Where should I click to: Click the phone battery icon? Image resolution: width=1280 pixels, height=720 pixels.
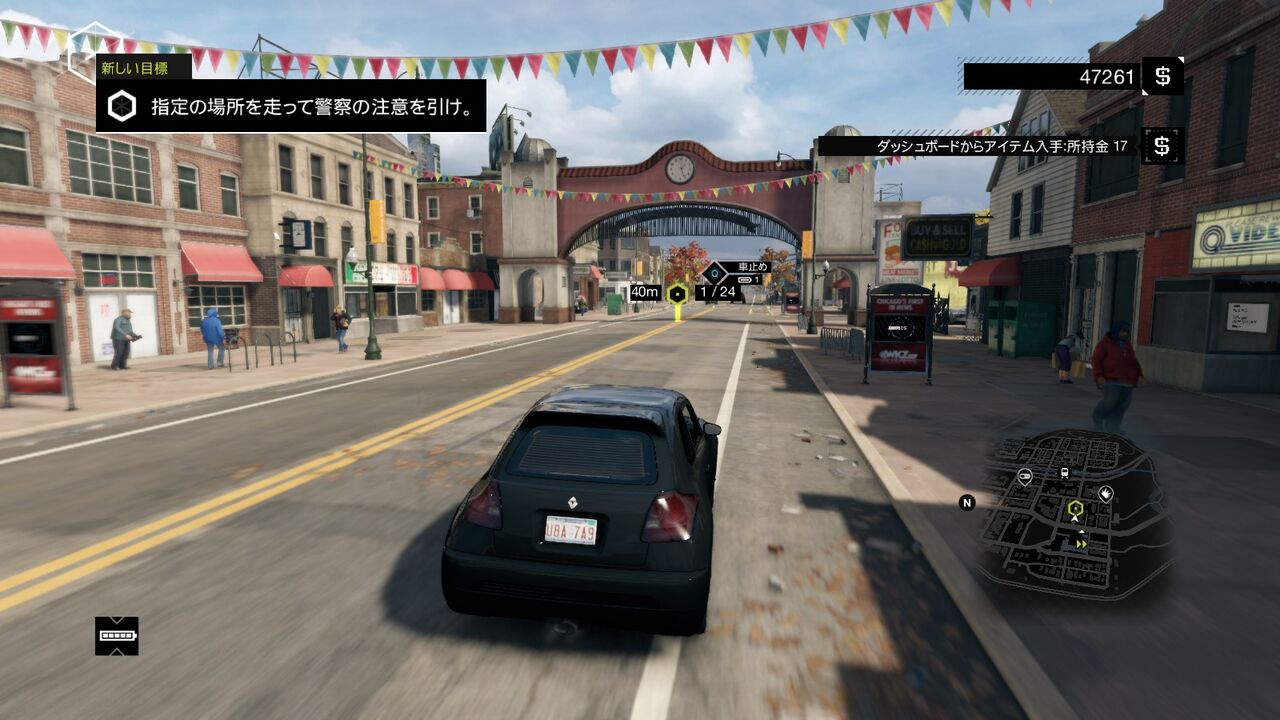tap(117, 636)
